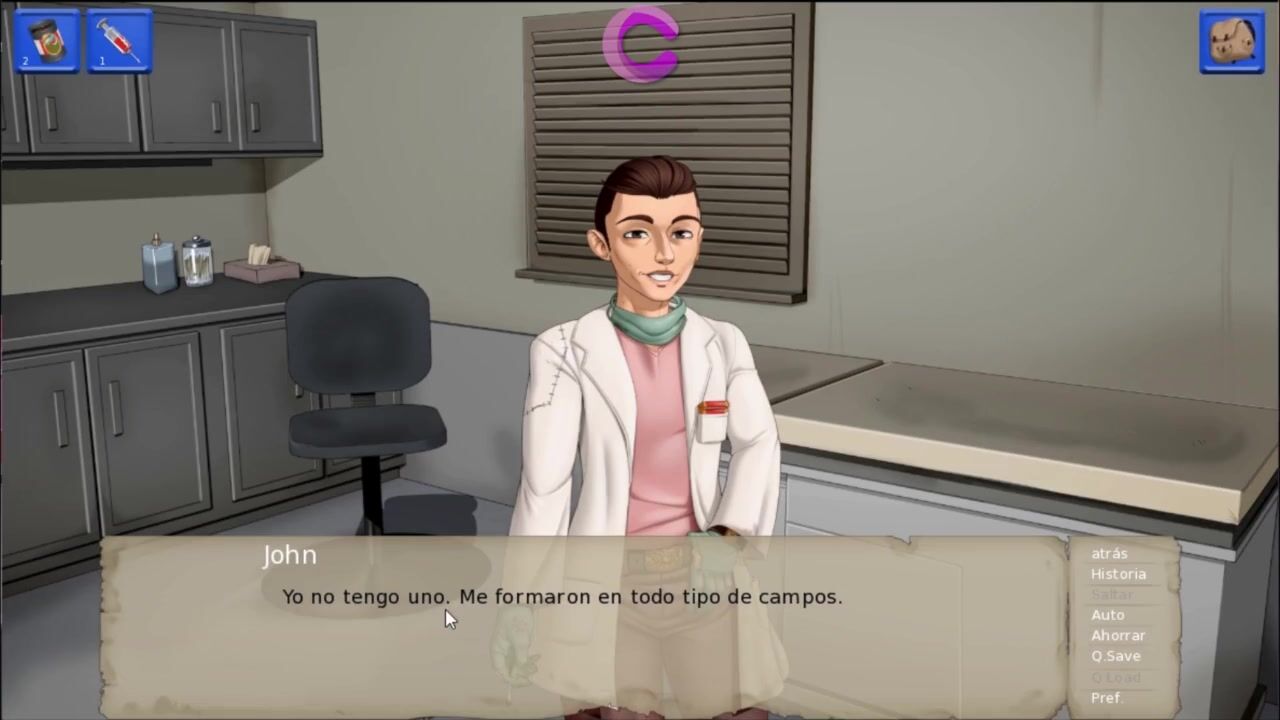
Task: Click John's dialogue text to continue
Action: pyautogui.click(x=562, y=597)
